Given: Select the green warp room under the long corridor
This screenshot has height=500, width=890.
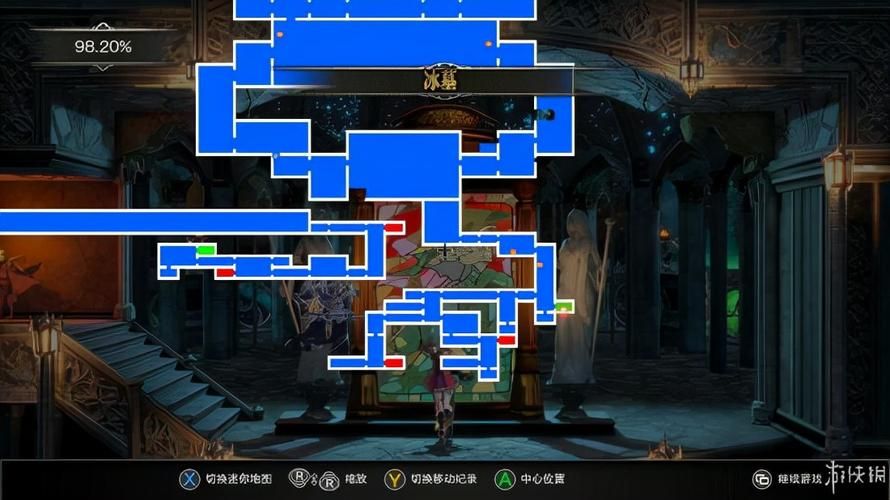Looking at the screenshot, I should (x=206, y=250).
